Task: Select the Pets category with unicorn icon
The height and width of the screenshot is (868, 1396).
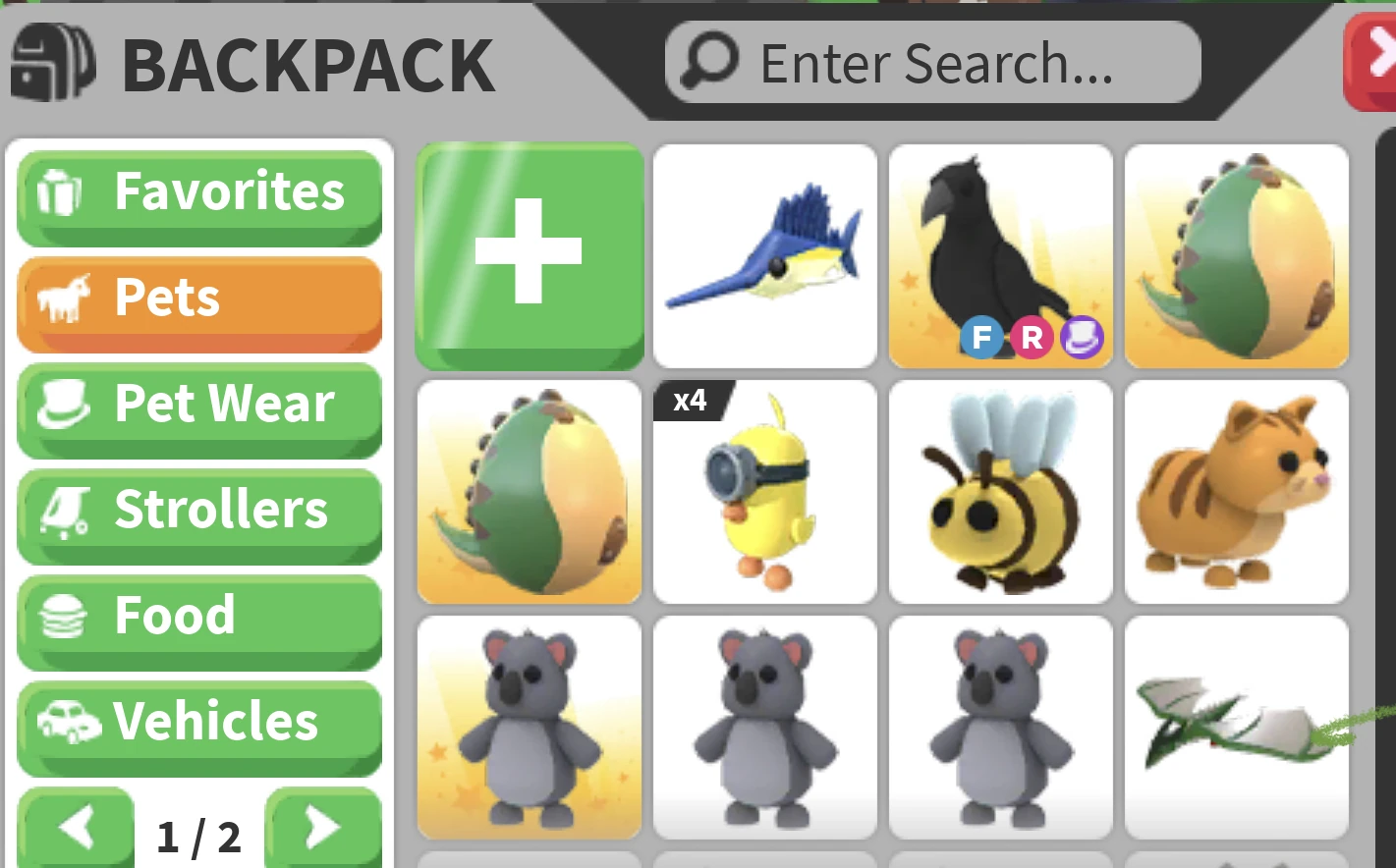Action: (x=198, y=298)
